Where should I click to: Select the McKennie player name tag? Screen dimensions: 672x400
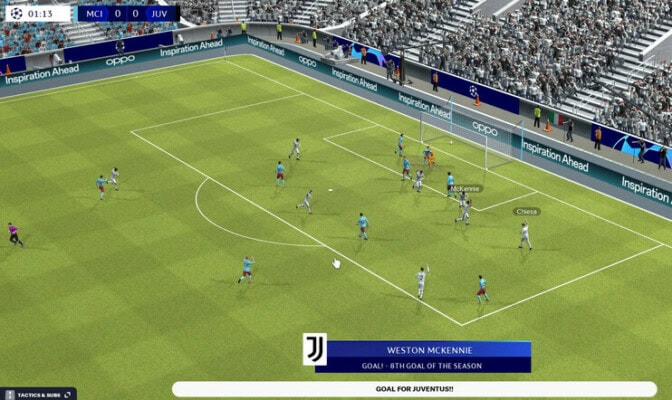click(465, 188)
